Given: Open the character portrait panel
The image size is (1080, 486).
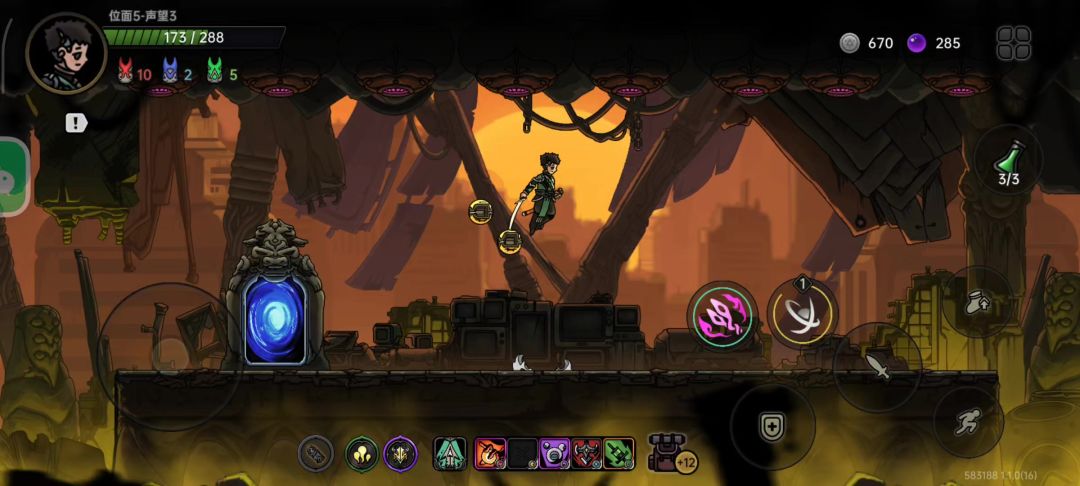Looking at the screenshot, I should 66,52.
